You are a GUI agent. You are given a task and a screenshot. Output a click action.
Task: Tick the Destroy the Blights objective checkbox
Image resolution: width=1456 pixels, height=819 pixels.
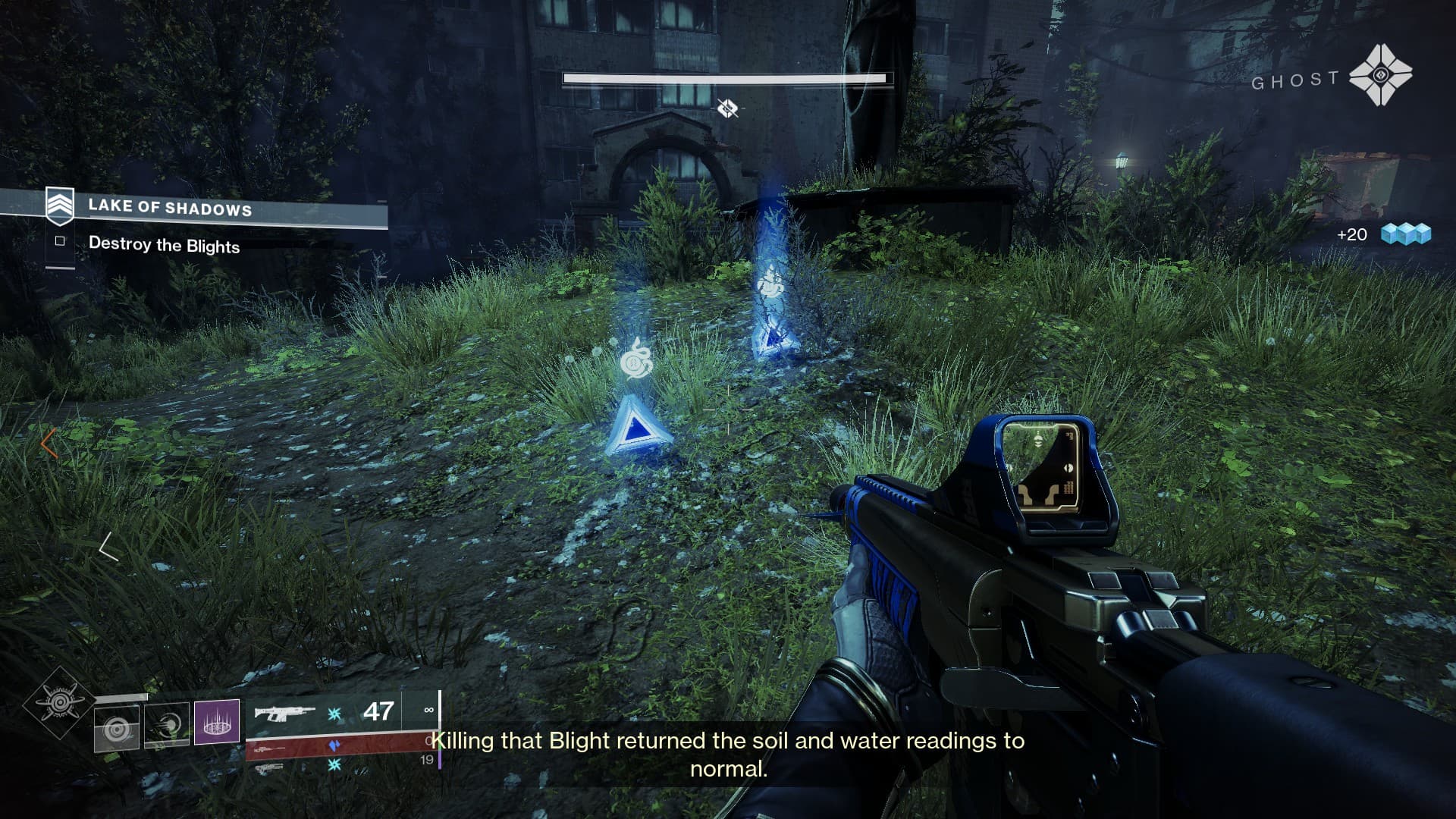coord(60,241)
